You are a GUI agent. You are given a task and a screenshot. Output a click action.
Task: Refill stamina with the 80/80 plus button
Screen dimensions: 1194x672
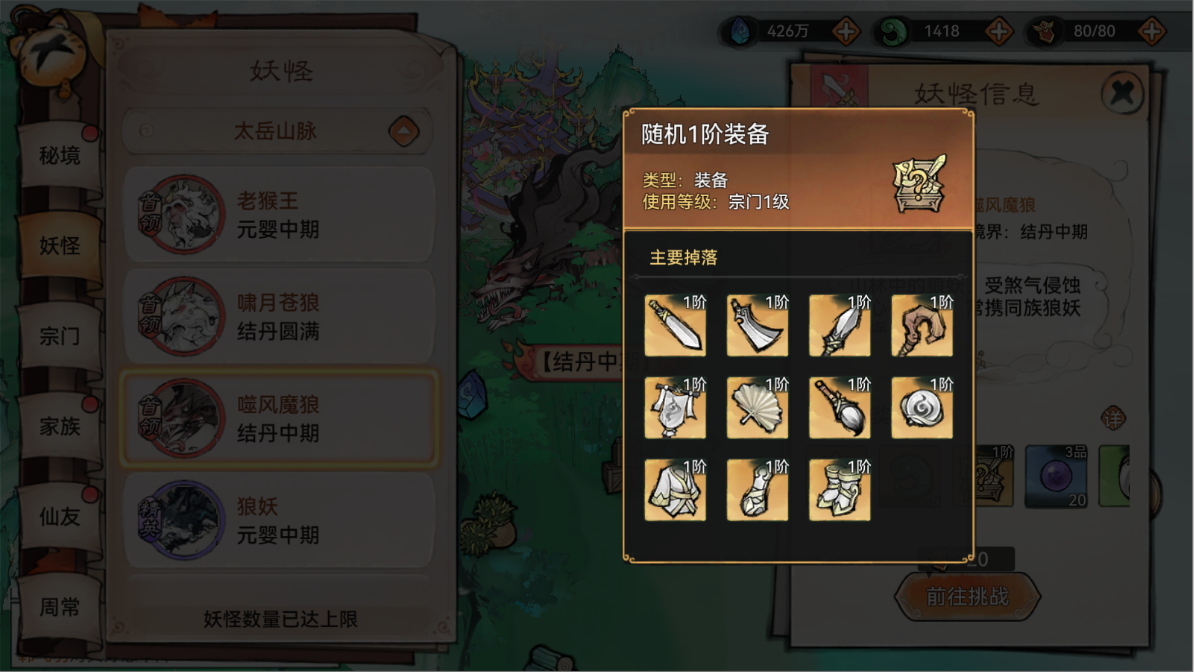pos(1152,31)
